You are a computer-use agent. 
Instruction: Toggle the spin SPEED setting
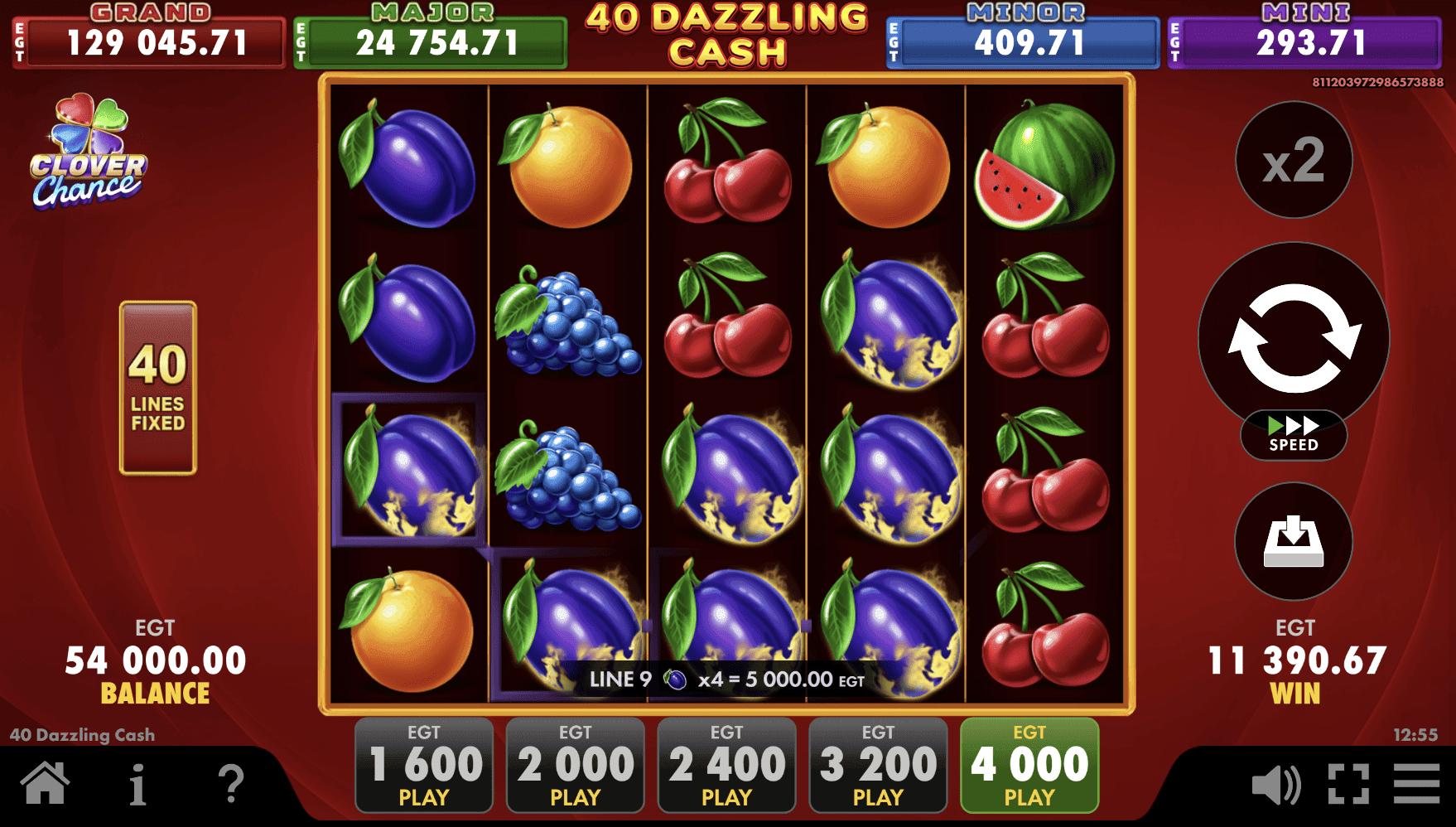click(x=1294, y=434)
